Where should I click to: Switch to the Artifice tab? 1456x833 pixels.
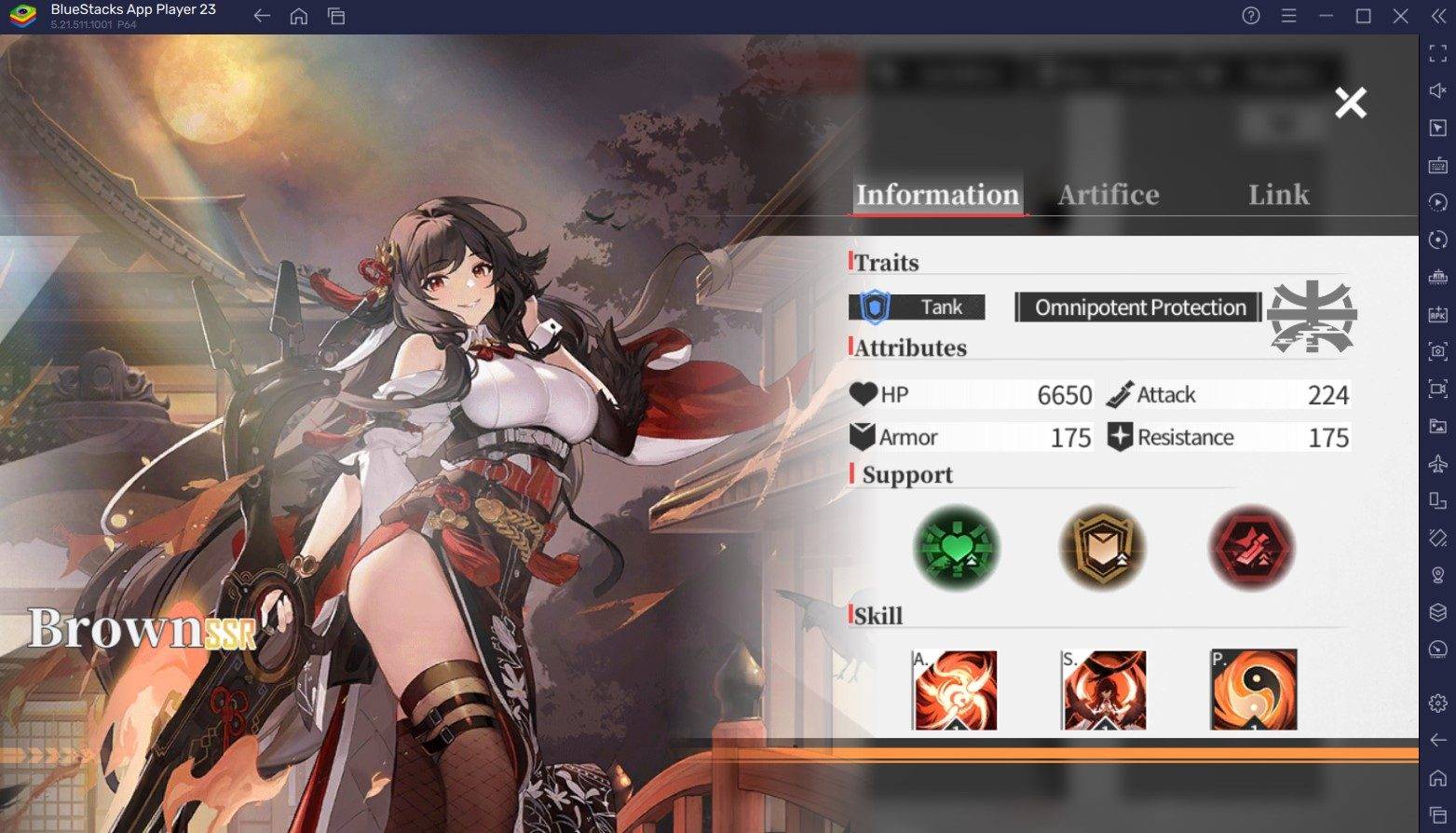(1109, 195)
